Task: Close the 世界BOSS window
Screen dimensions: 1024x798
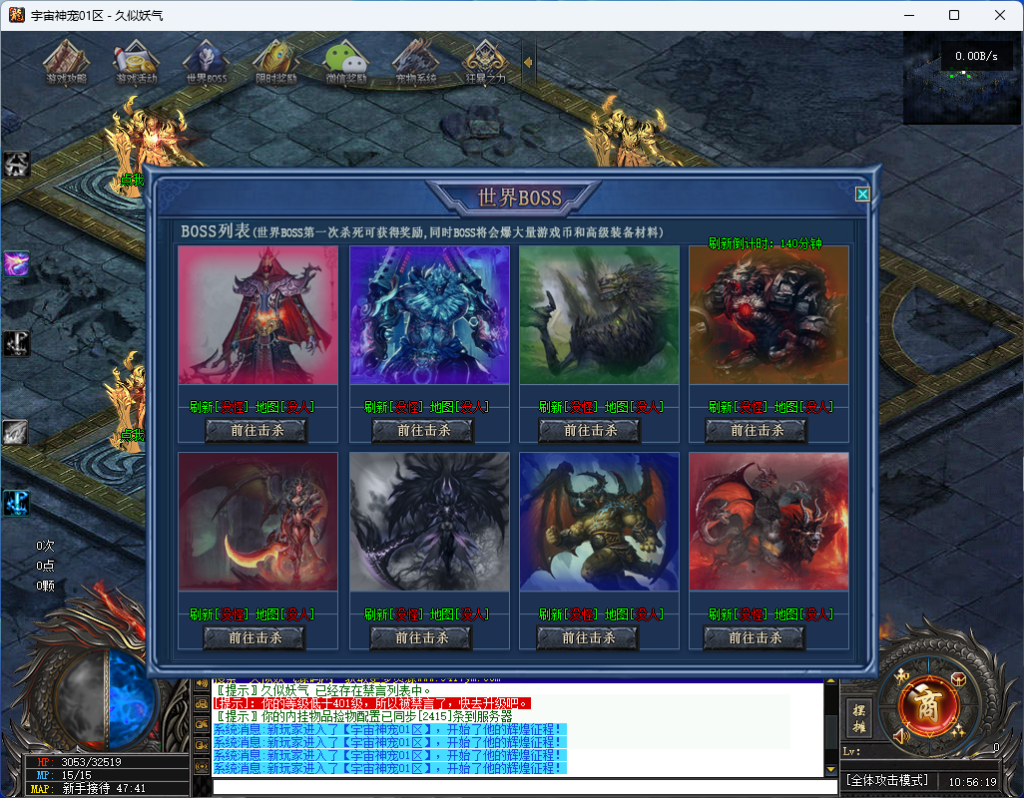Action: tap(862, 195)
